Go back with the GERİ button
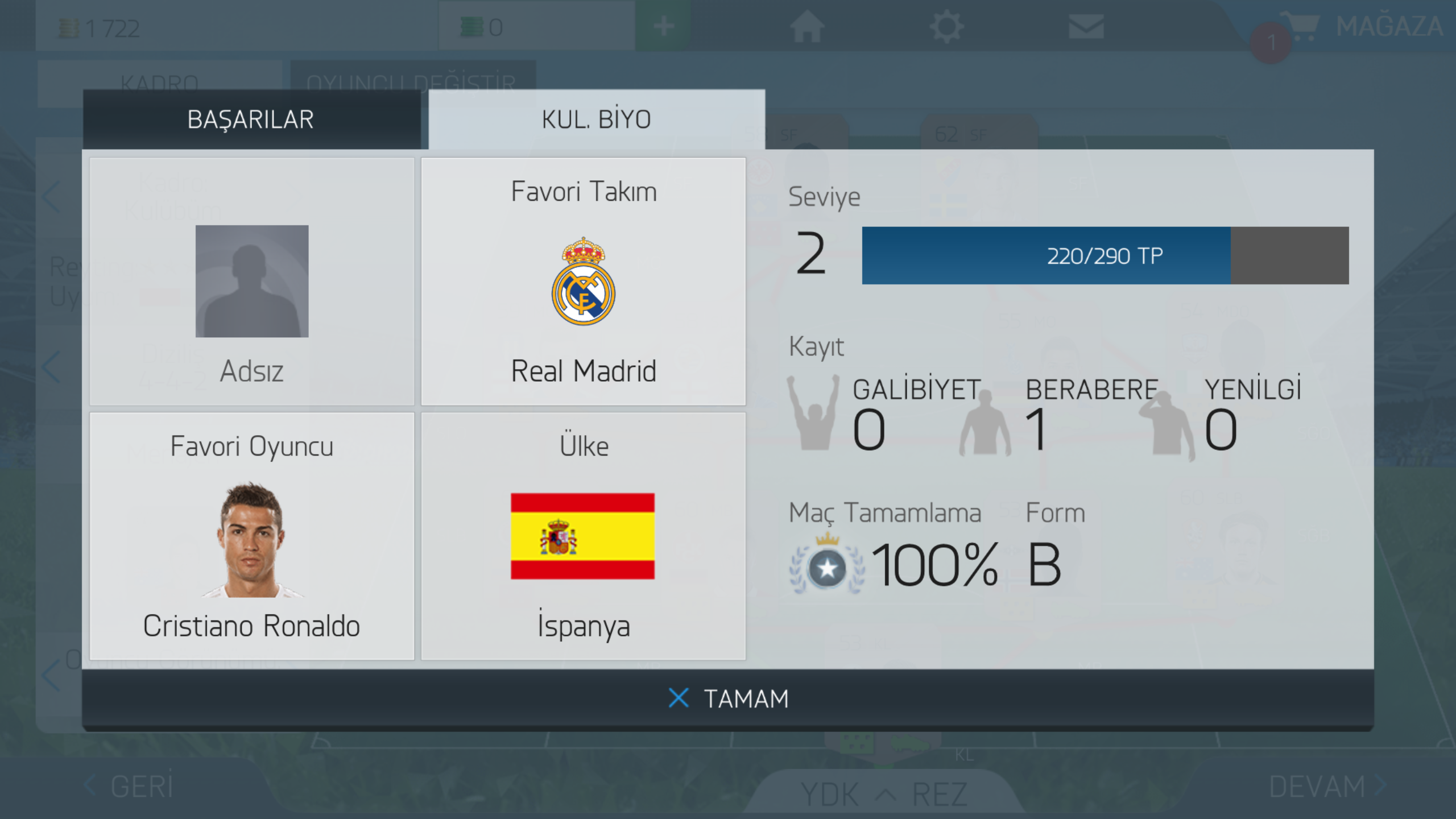1456x819 pixels. pyautogui.click(x=130, y=787)
